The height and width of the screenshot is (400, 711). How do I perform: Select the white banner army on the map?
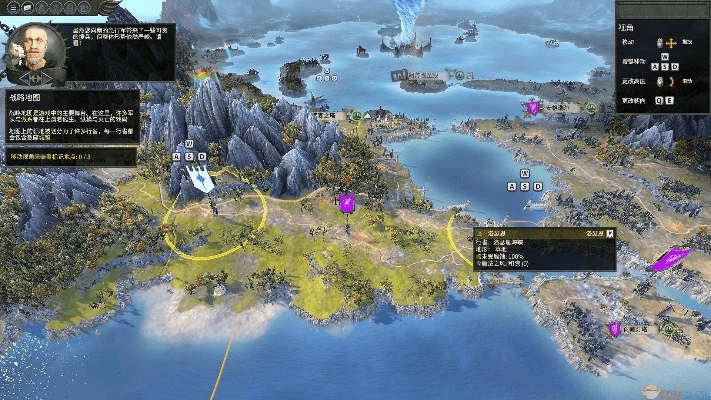[x=201, y=180]
